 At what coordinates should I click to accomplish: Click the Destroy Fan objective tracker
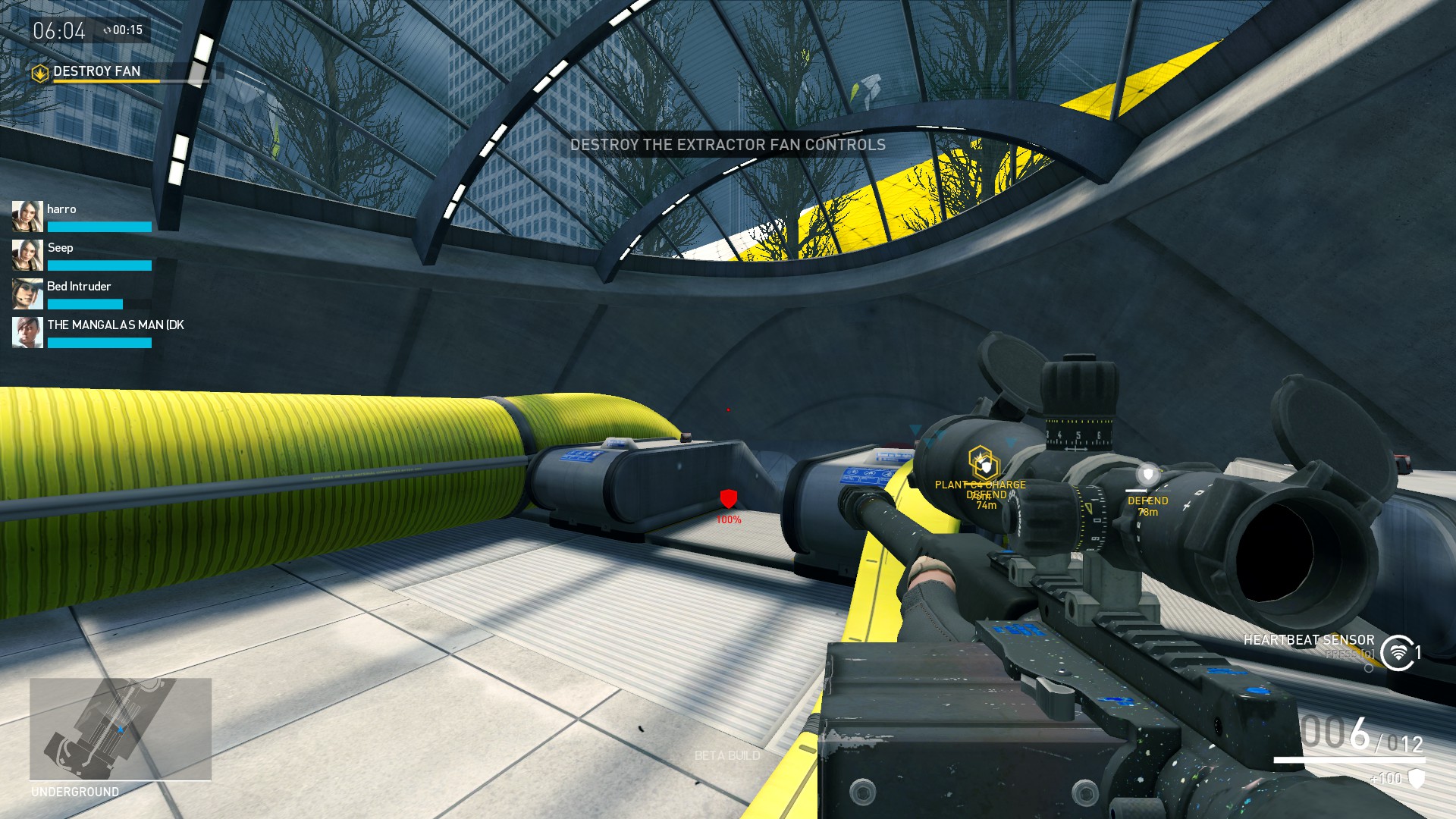pos(96,72)
